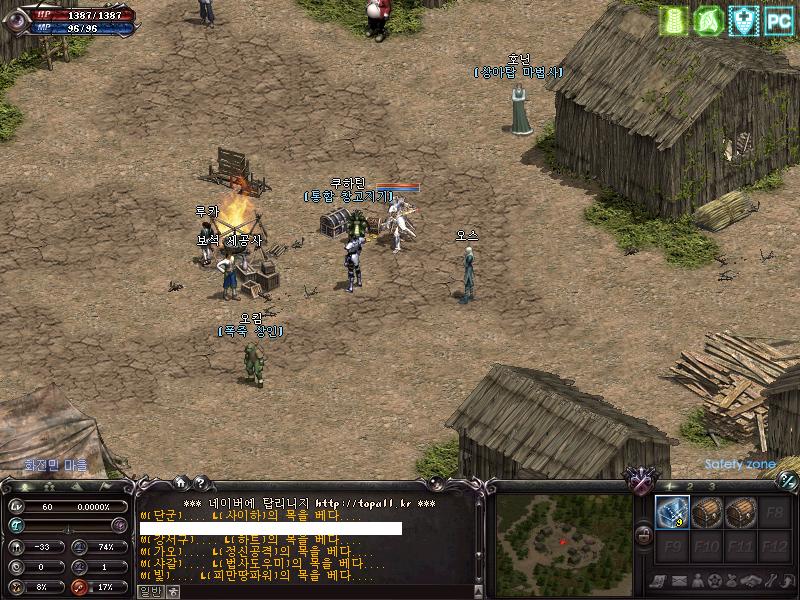Switch to hotbar page 2

(x=689, y=486)
